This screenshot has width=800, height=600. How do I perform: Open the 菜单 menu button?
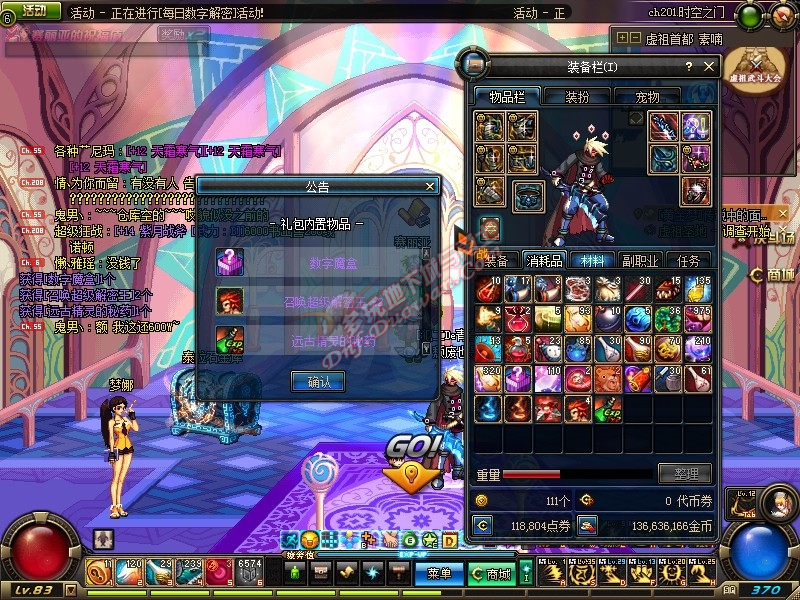click(439, 574)
